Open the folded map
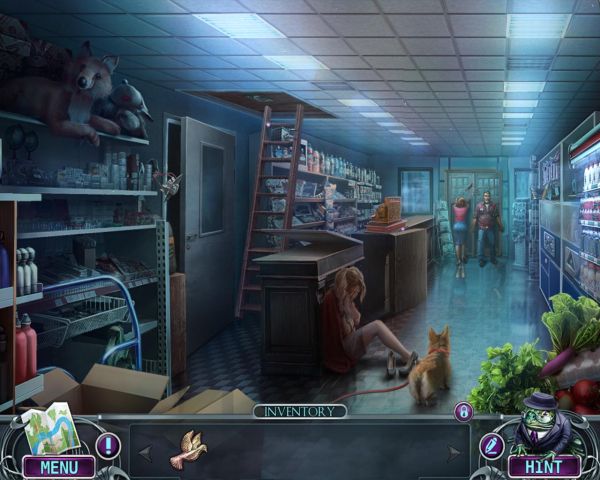 (x=49, y=427)
